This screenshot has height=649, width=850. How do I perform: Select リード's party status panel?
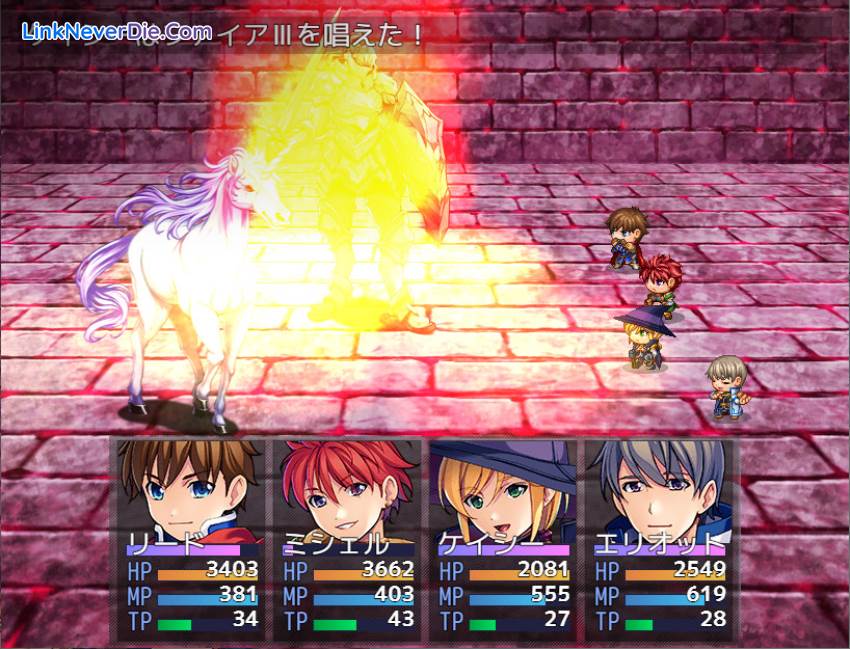coord(190,538)
